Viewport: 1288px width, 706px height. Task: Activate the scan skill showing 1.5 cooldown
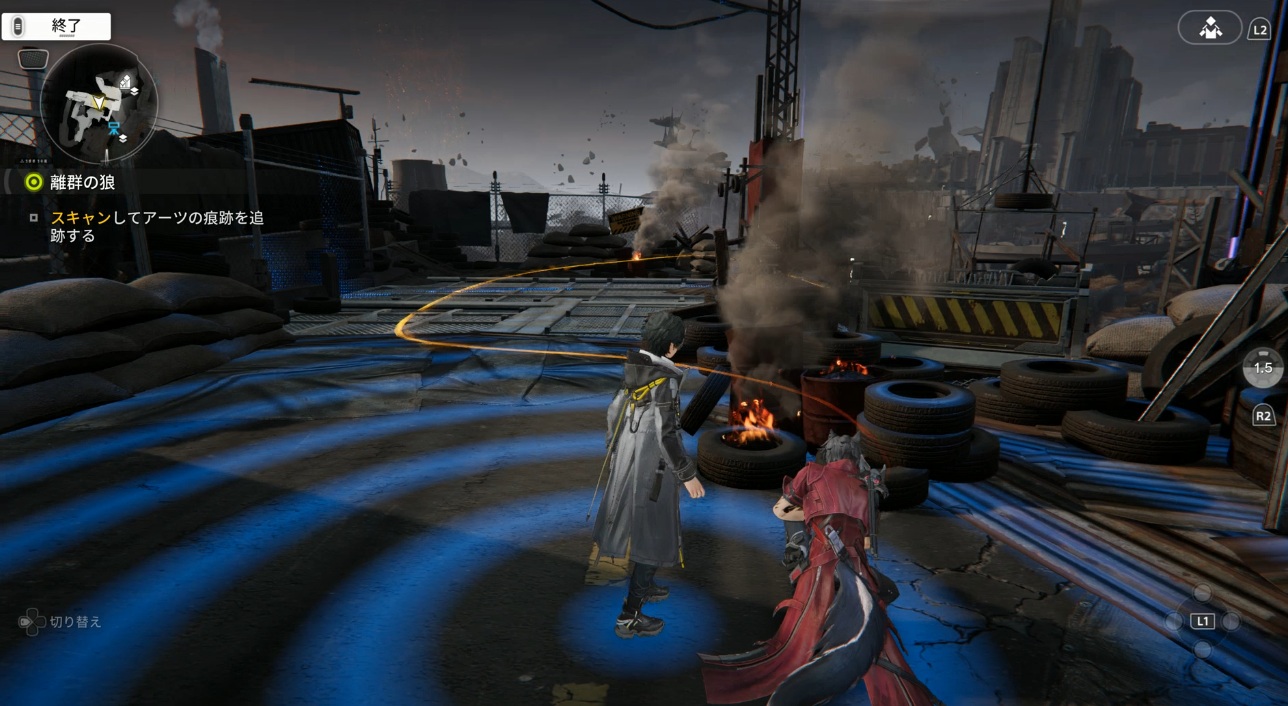[1263, 368]
